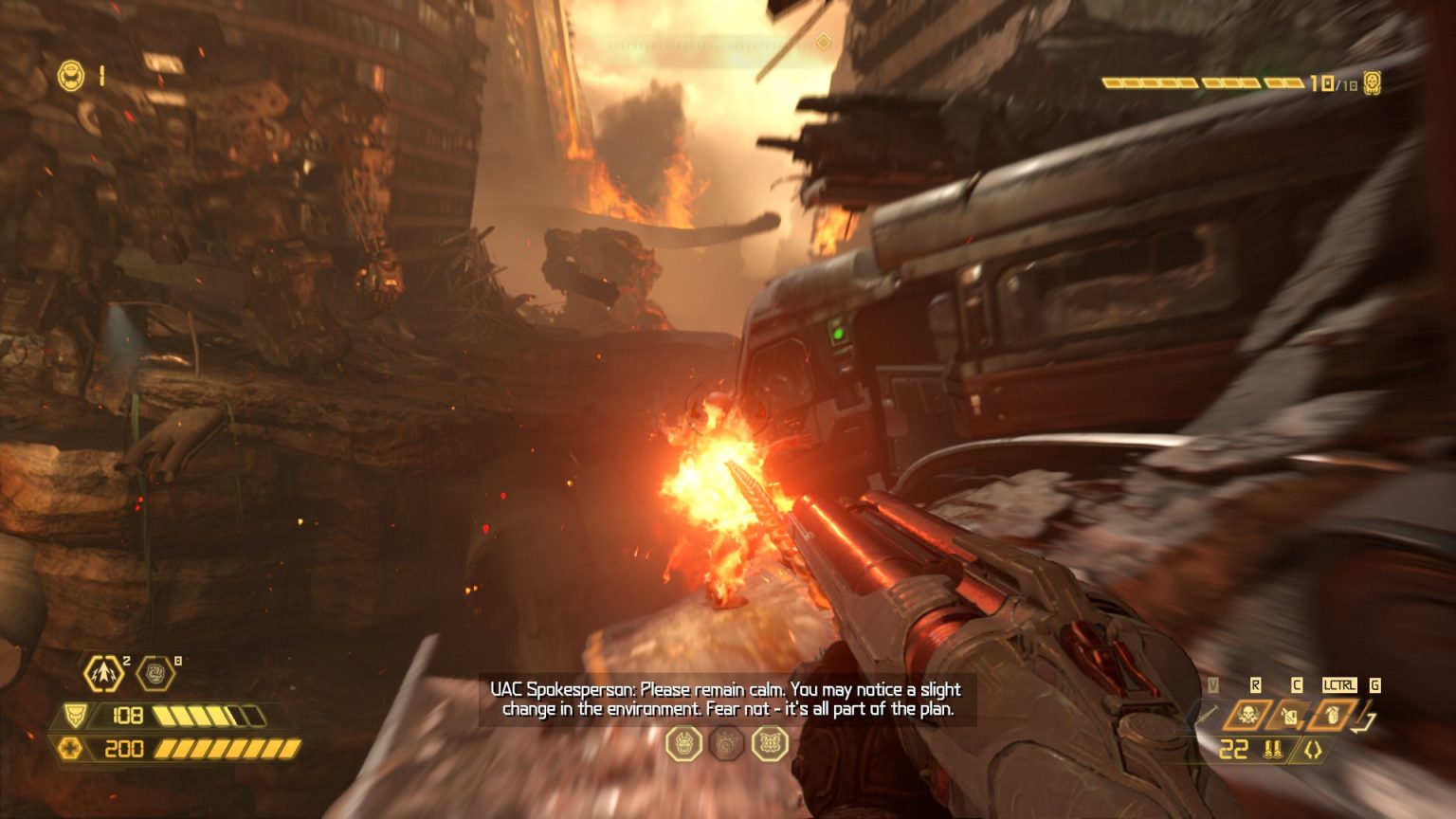Select the leftmost demon-head rune badge below subtitles
1456x819 pixels.
pos(682,744)
